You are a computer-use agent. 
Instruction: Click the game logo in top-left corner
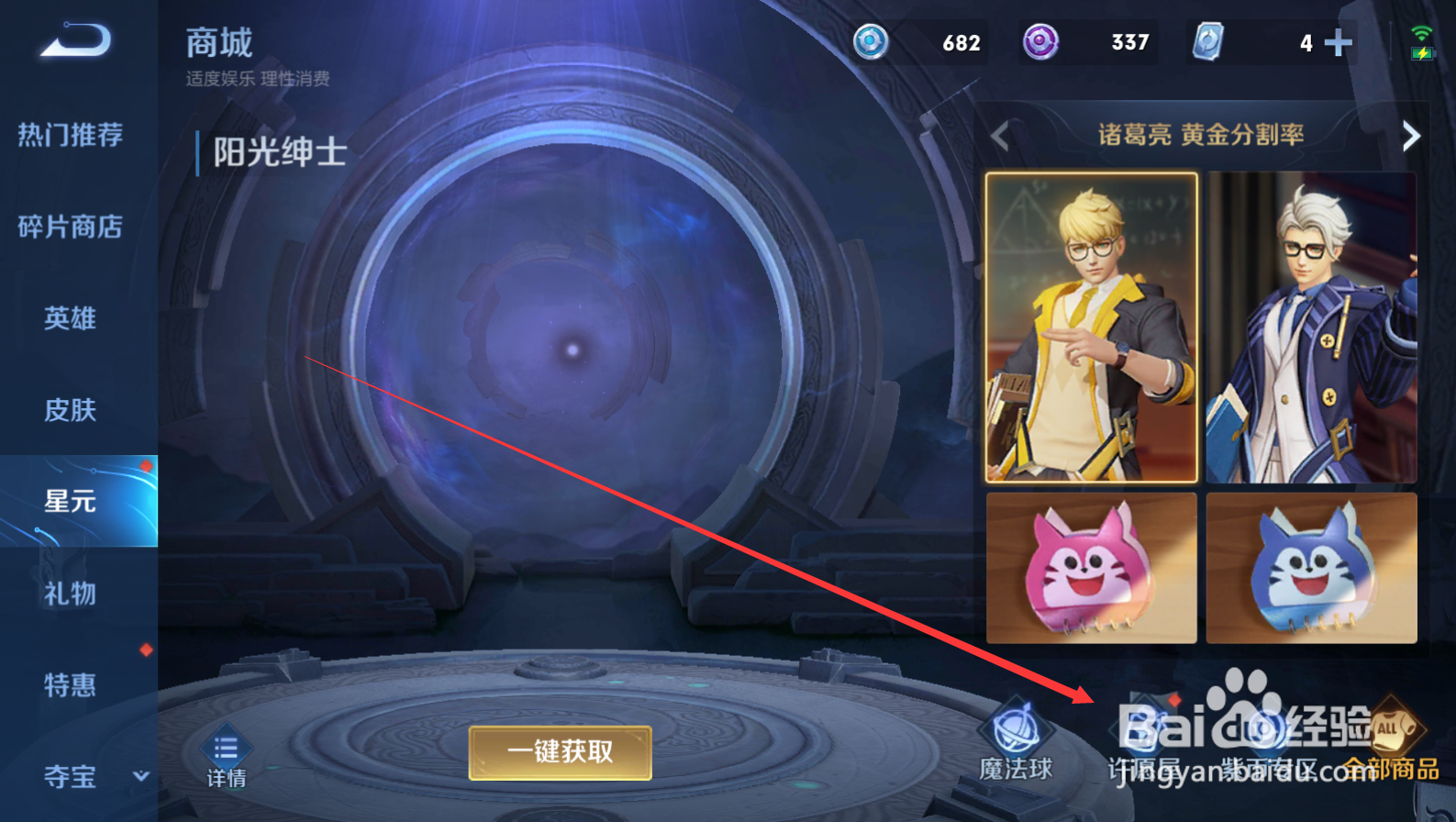(73, 41)
